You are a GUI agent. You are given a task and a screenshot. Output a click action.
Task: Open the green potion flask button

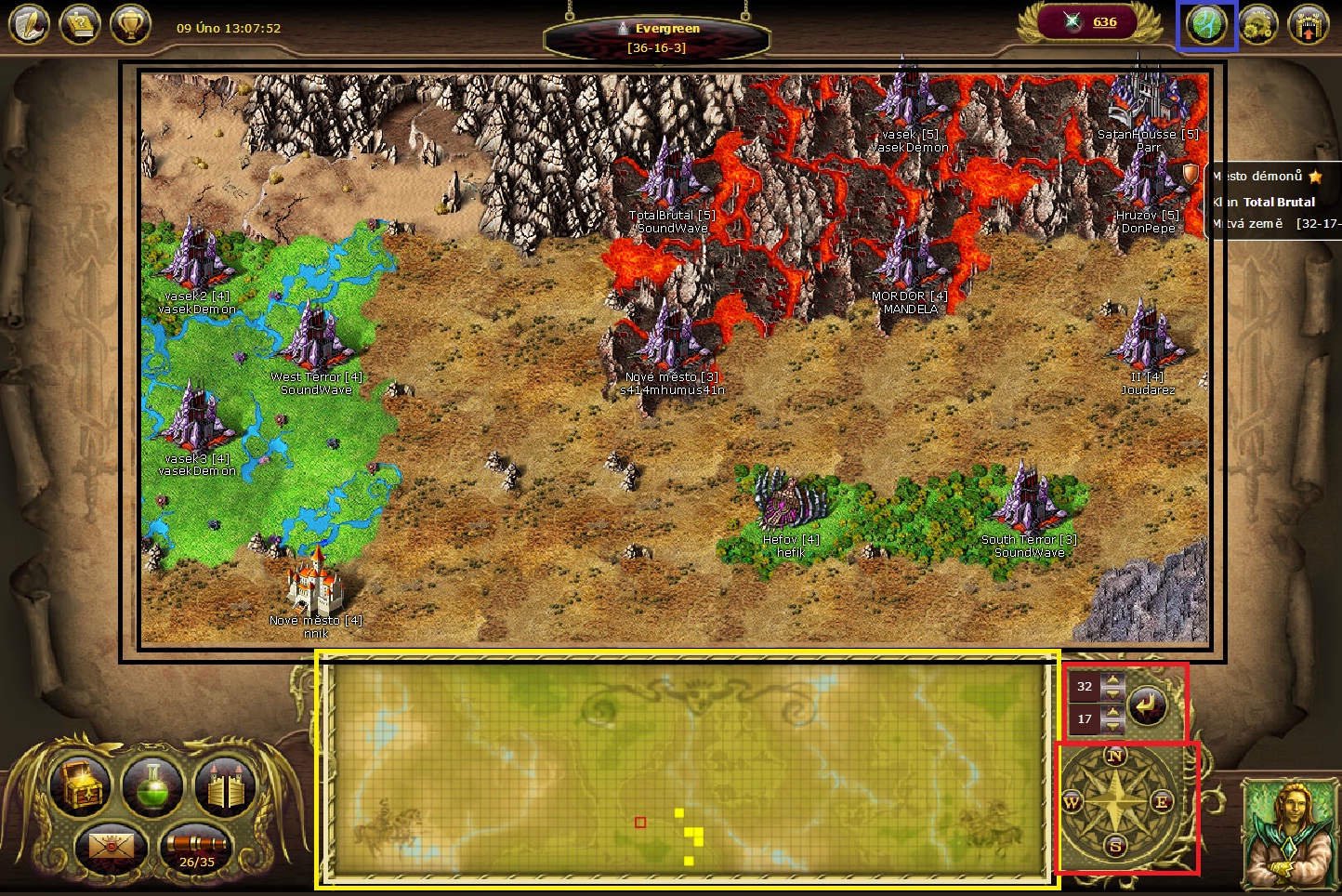(x=153, y=785)
